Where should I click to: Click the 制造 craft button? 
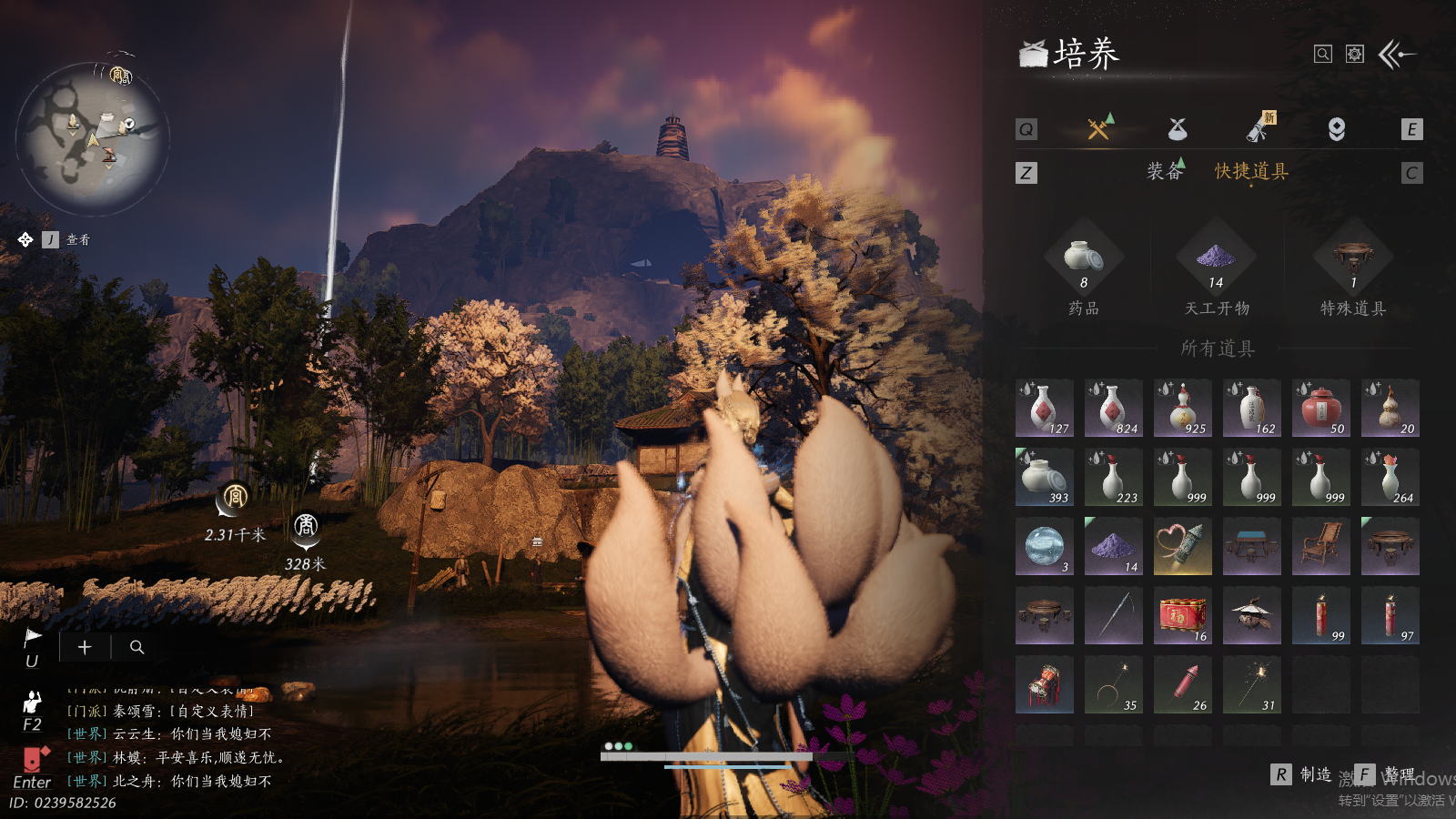(1302, 774)
